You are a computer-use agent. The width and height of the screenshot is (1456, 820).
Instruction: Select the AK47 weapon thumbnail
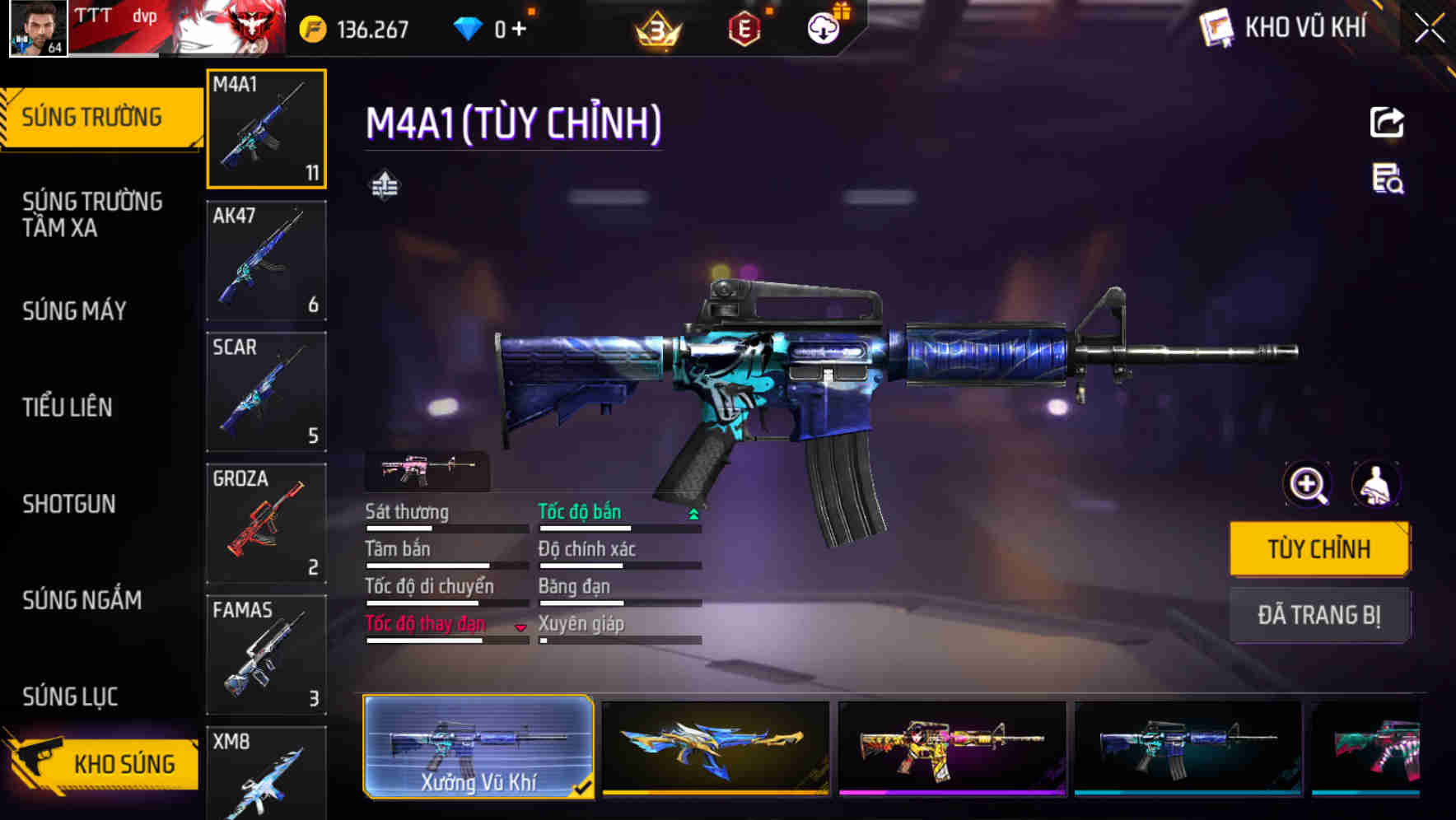tap(265, 259)
